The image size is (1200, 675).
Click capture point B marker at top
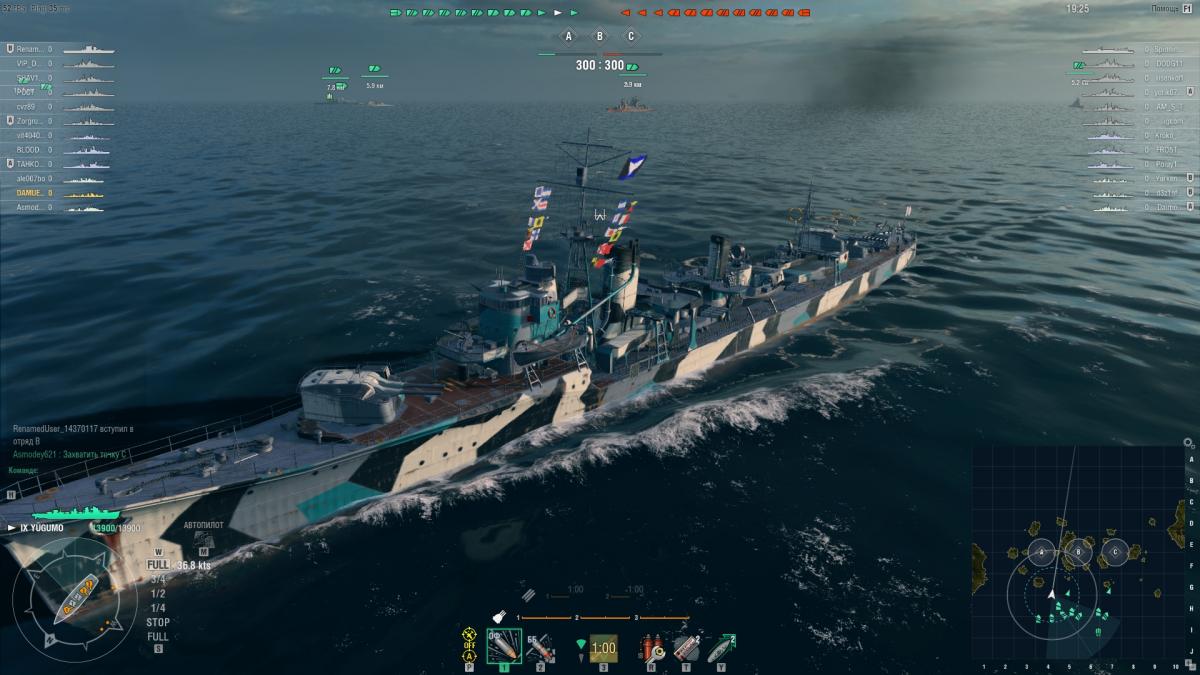(600, 37)
